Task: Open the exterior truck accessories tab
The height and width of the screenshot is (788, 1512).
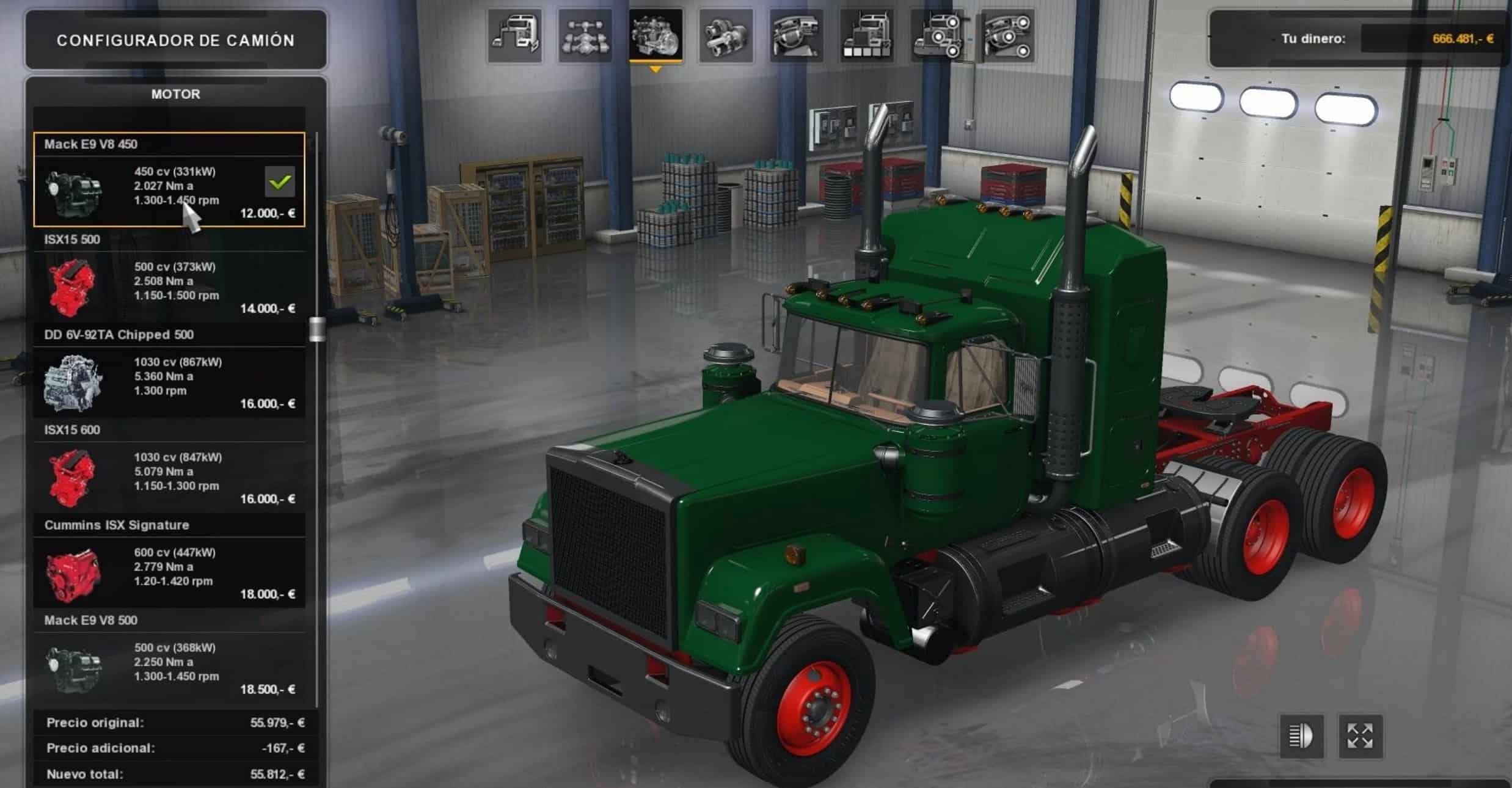Action: 937,37
